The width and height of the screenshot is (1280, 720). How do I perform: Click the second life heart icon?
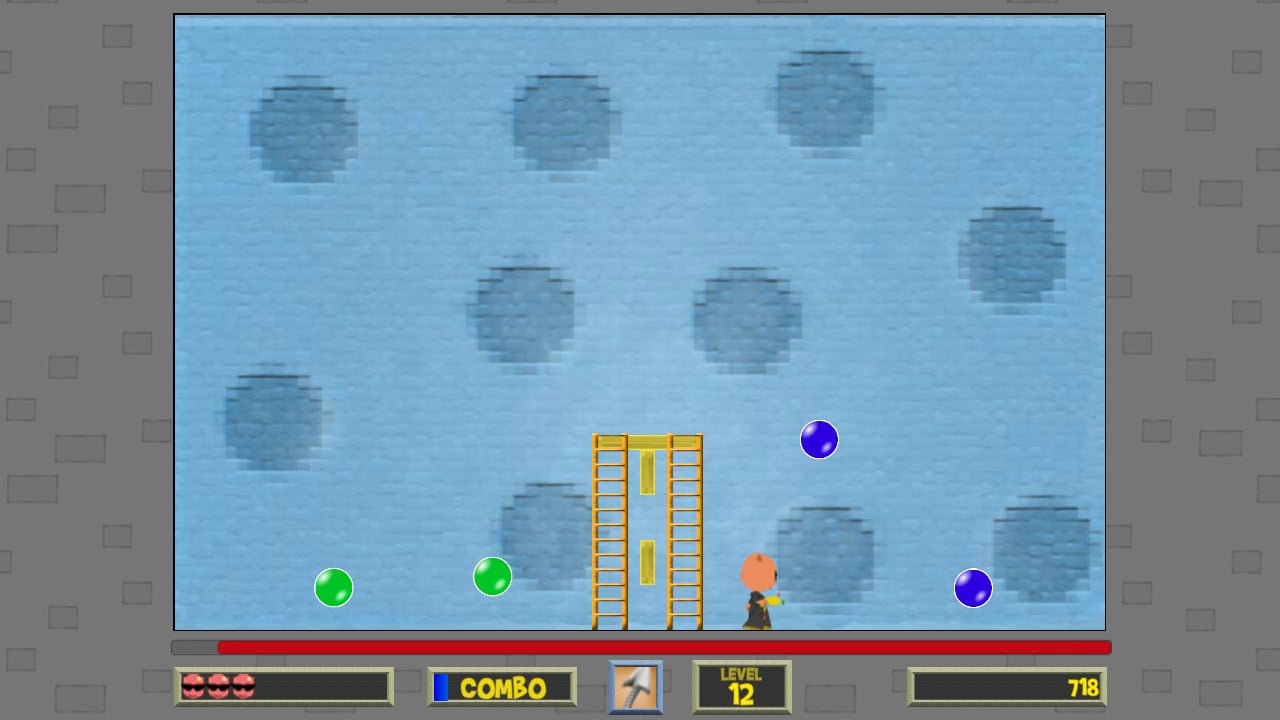(x=220, y=685)
